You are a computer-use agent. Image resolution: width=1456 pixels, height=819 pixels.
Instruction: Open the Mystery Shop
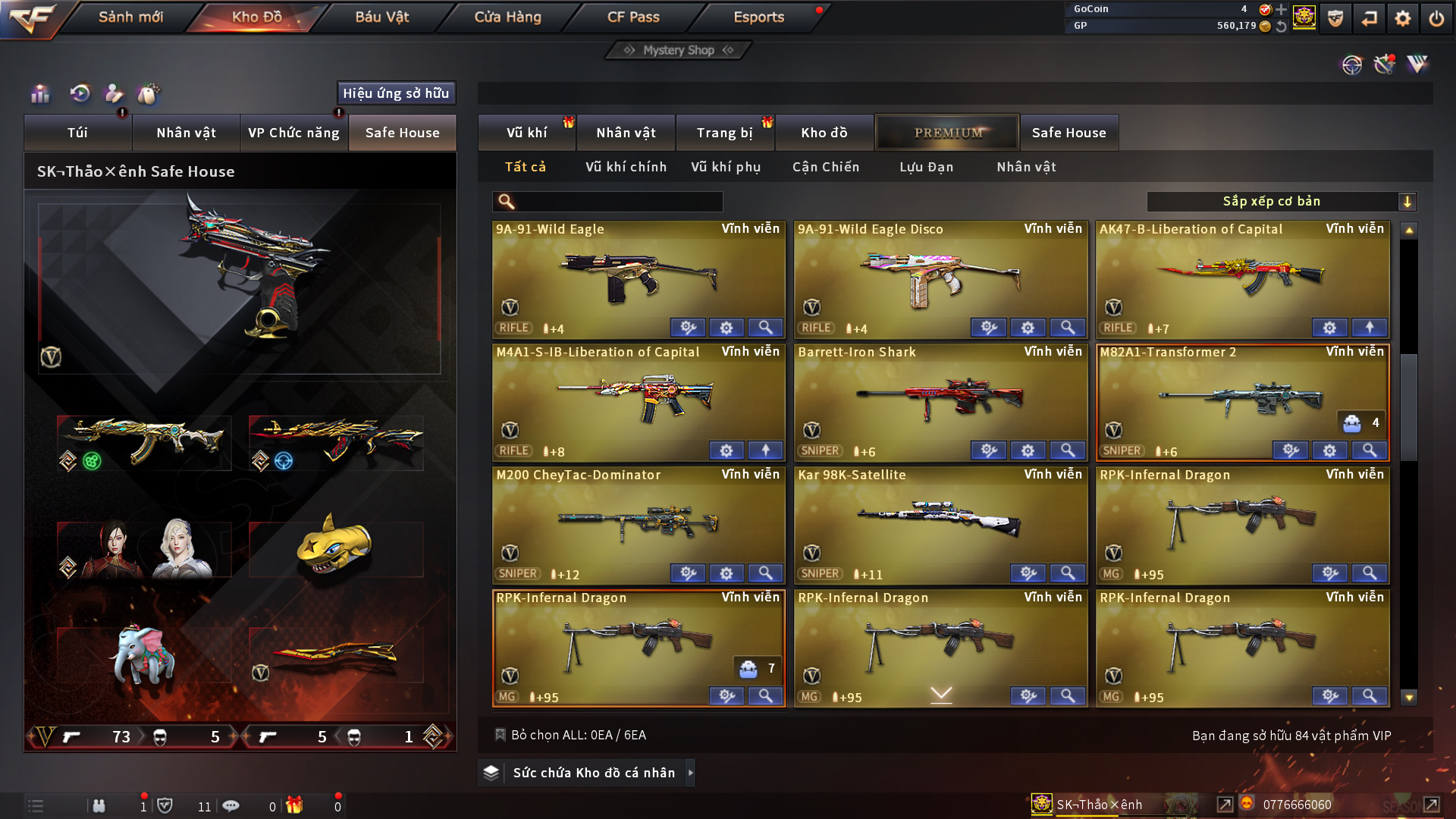(x=679, y=50)
